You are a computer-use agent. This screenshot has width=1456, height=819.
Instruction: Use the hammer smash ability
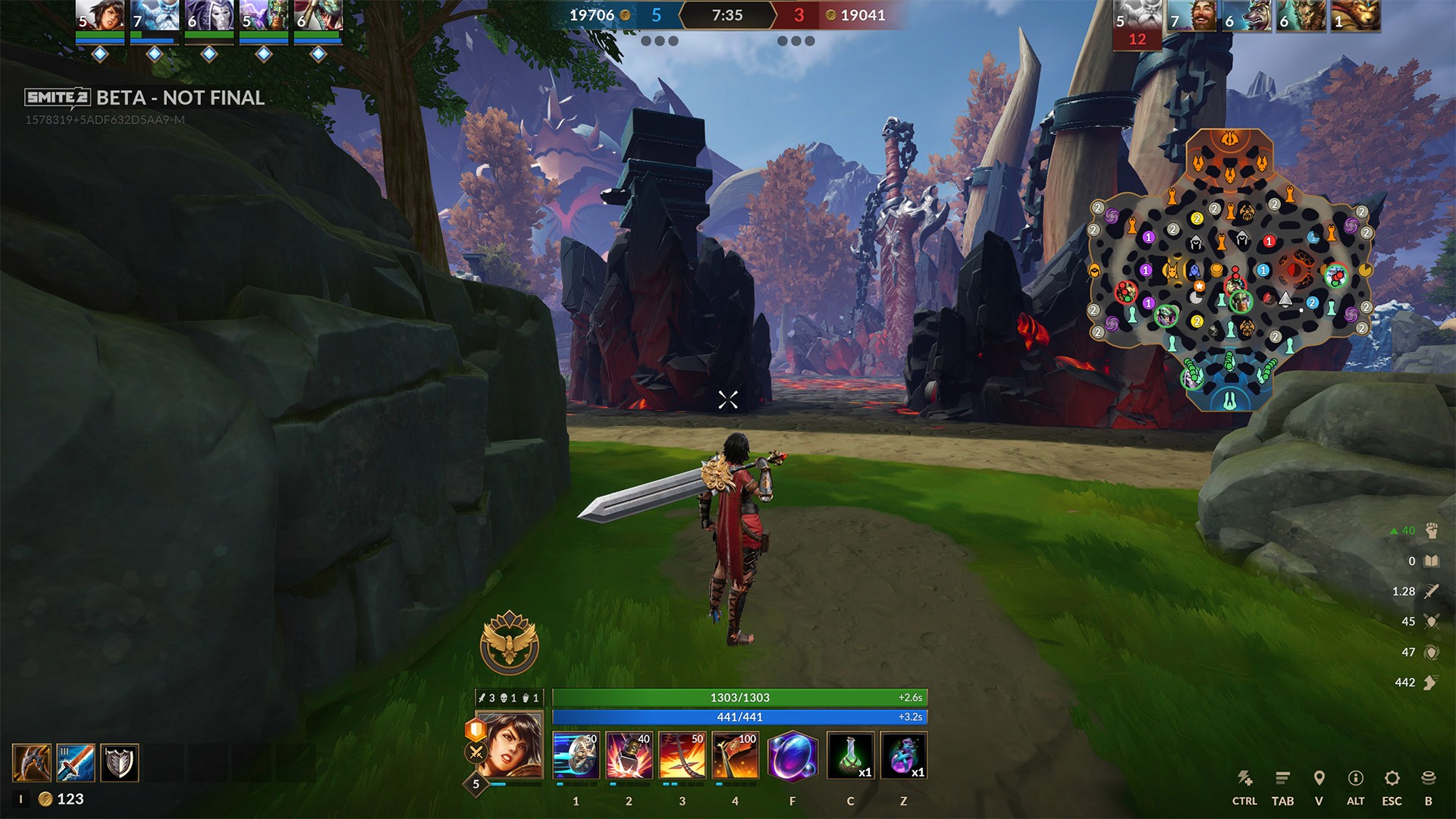(x=629, y=755)
